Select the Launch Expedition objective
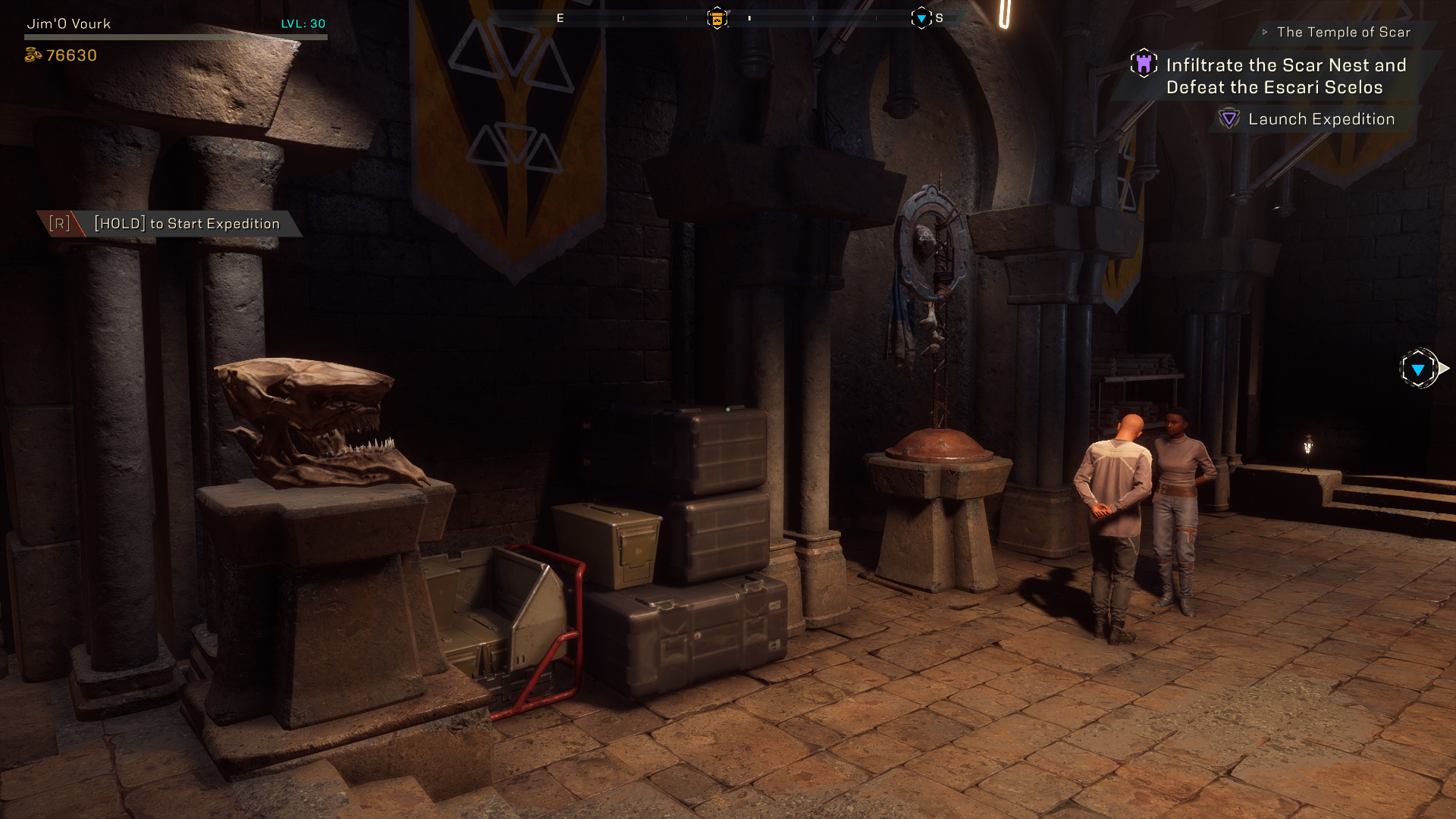Screen dimensions: 1456x819 click(x=1321, y=119)
